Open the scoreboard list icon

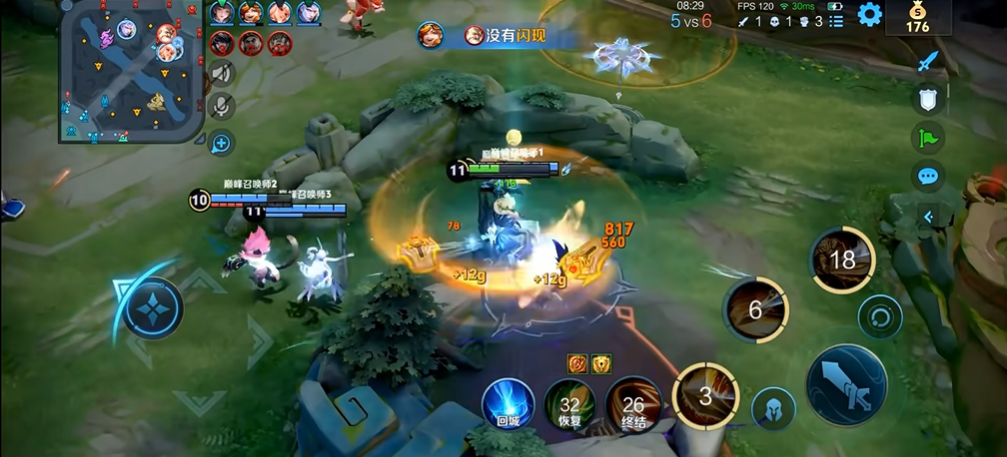coord(836,21)
